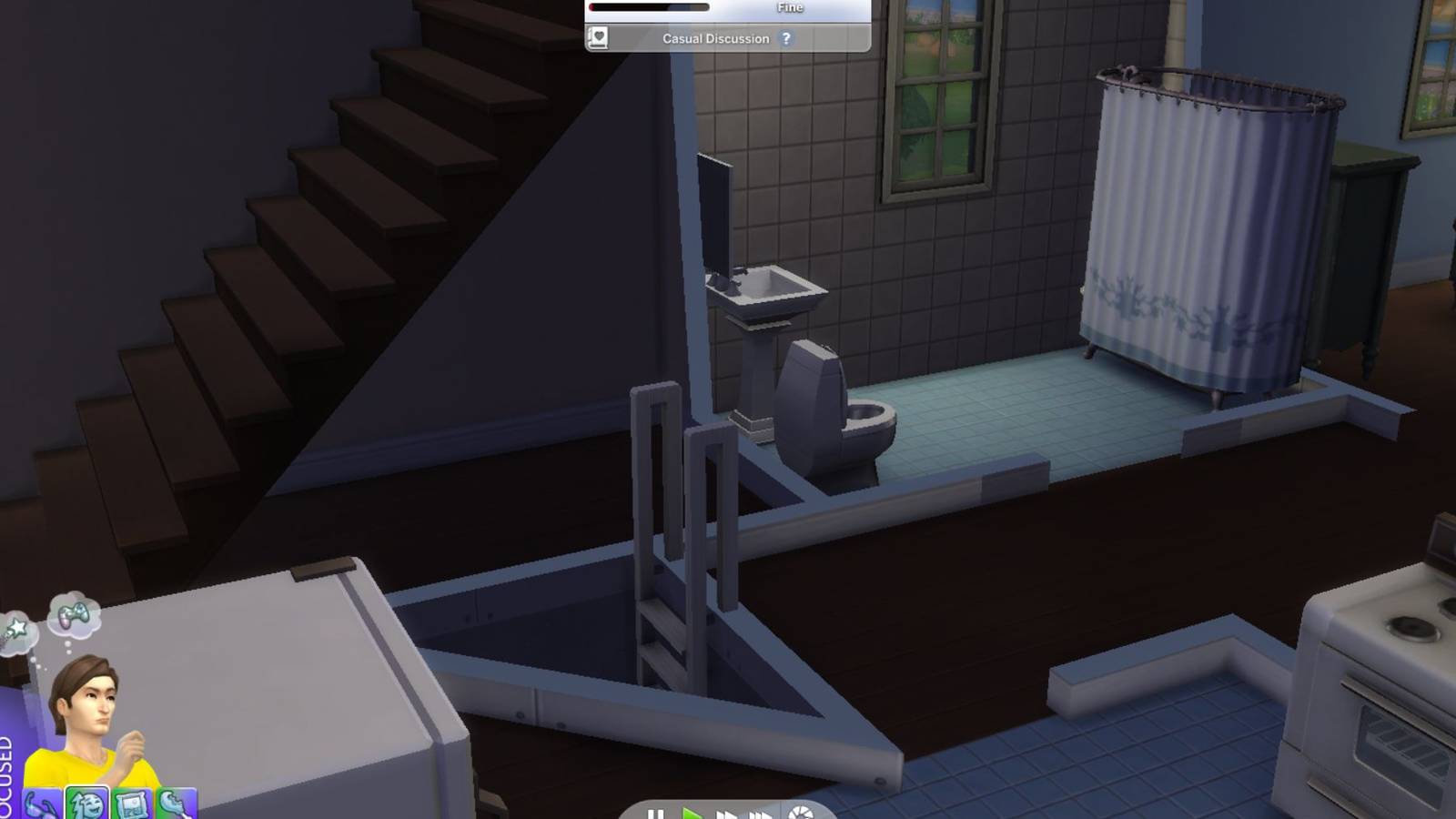The image size is (1456, 819).
Task: Open help via the question mark bubble
Action: (786, 38)
